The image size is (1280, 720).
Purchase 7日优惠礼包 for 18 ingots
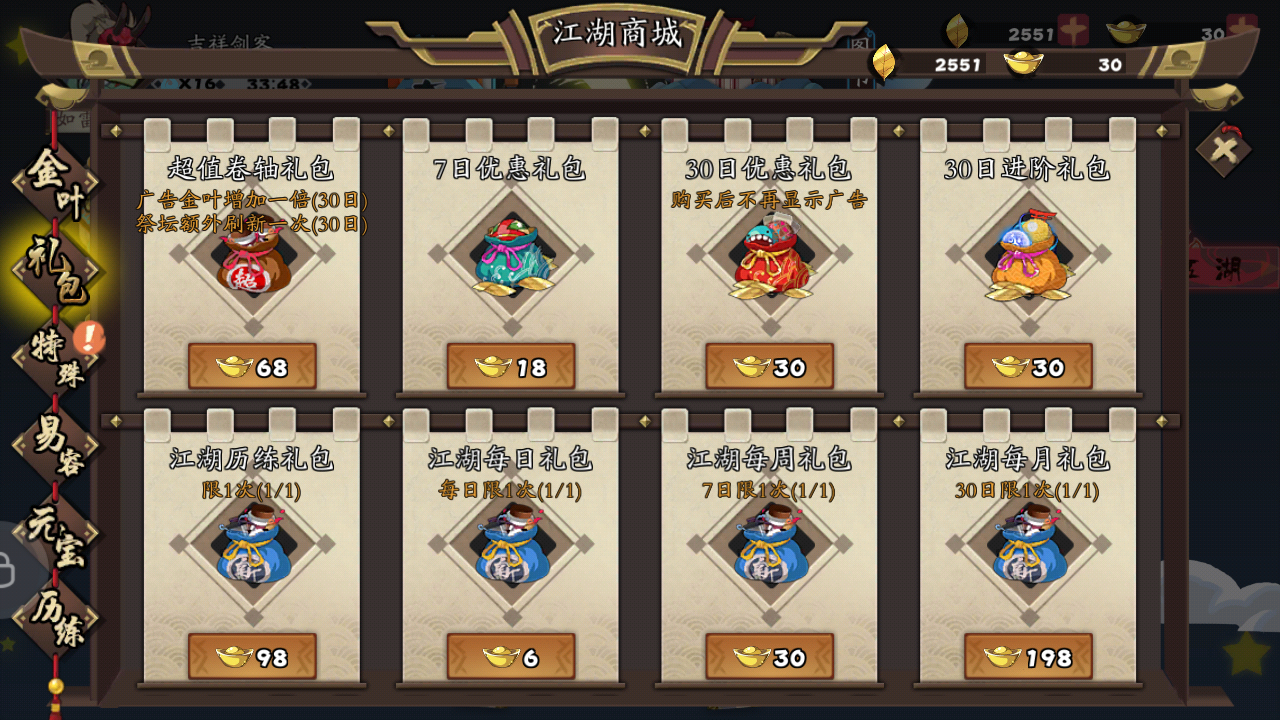click(509, 366)
